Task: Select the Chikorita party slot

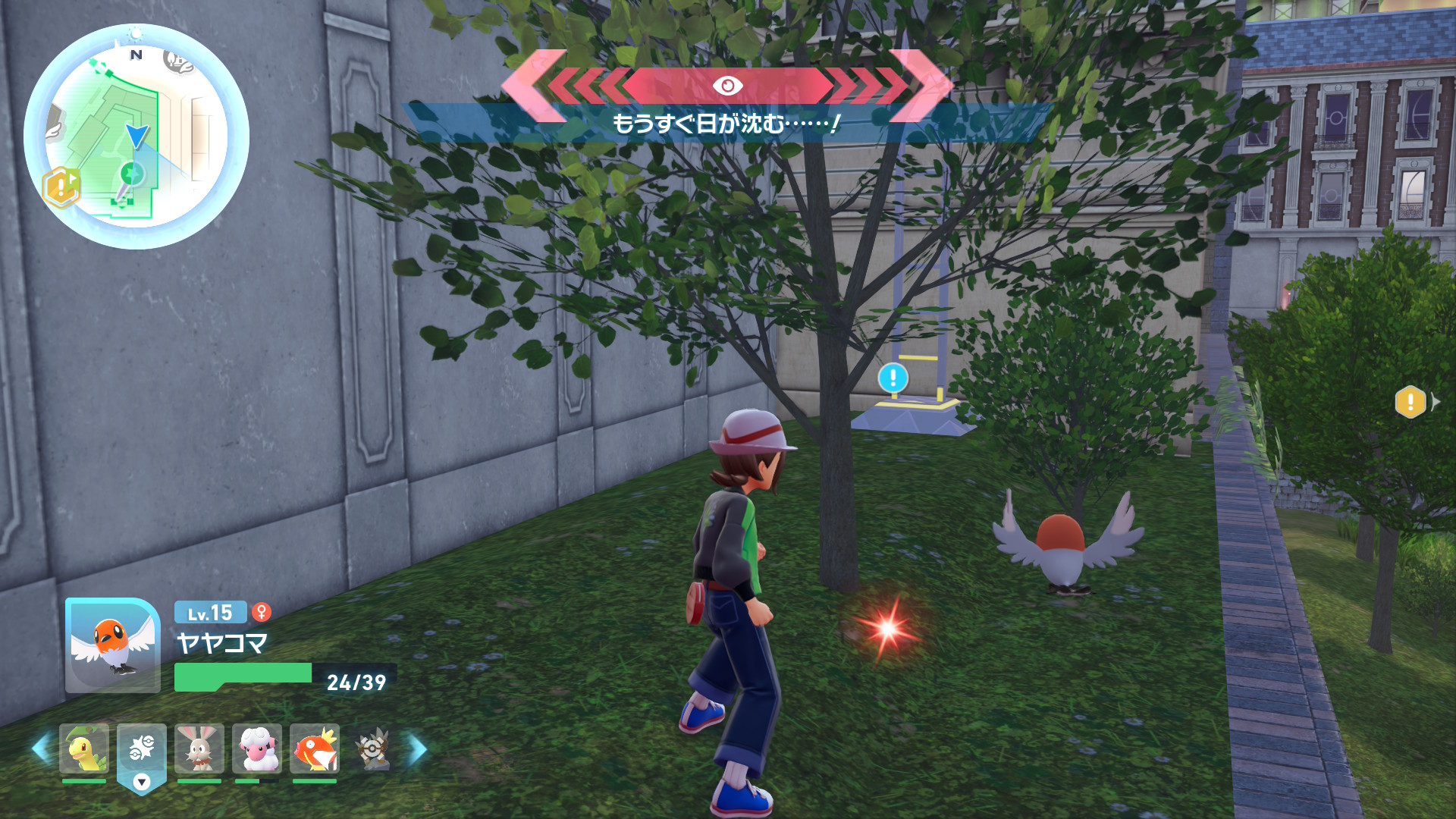Action: tap(84, 748)
